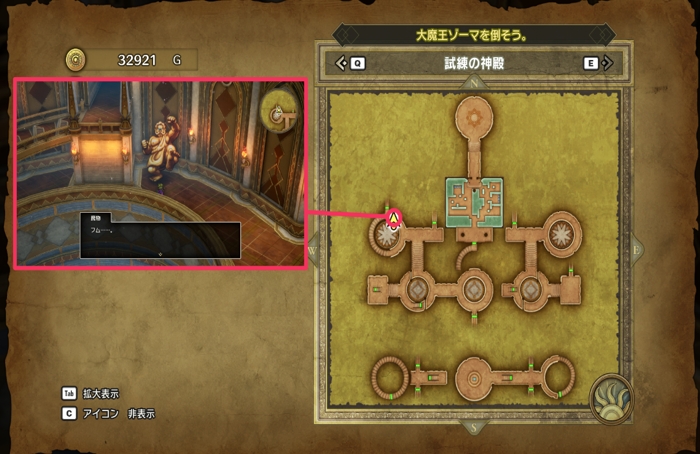Select the pink-framed location preview image
Image resolution: width=700 pixels, height=454 pixels.
tap(160, 175)
